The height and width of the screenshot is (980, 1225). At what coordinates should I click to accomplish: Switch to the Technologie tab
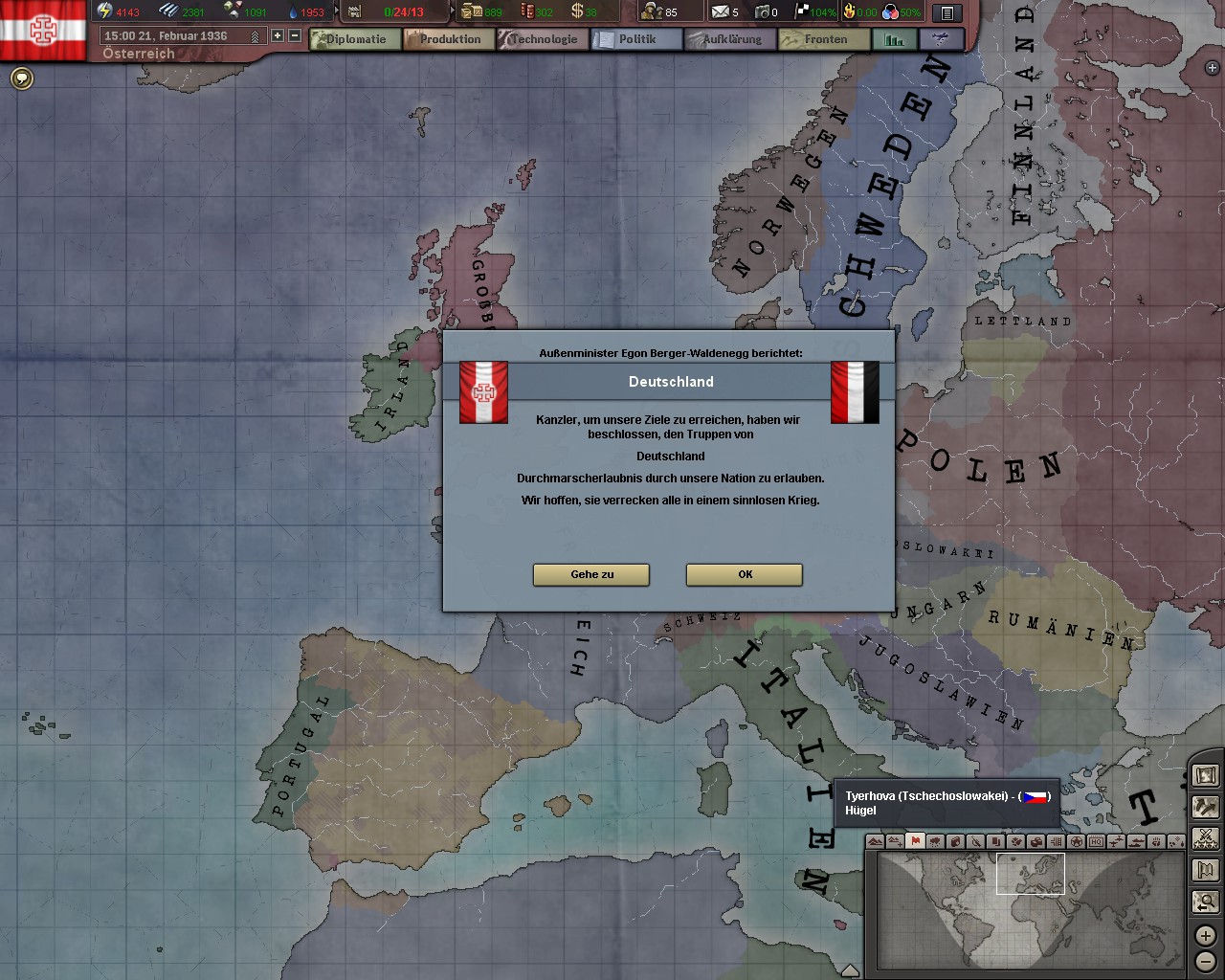point(543,38)
